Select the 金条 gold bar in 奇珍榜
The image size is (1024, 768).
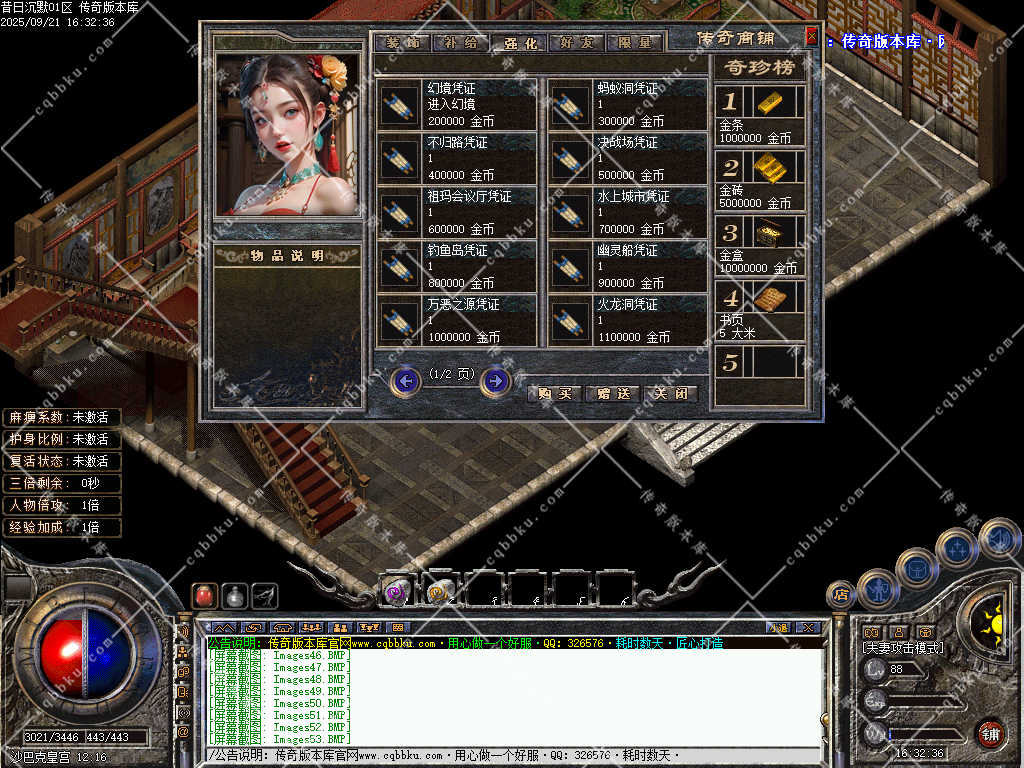(770, 102)
